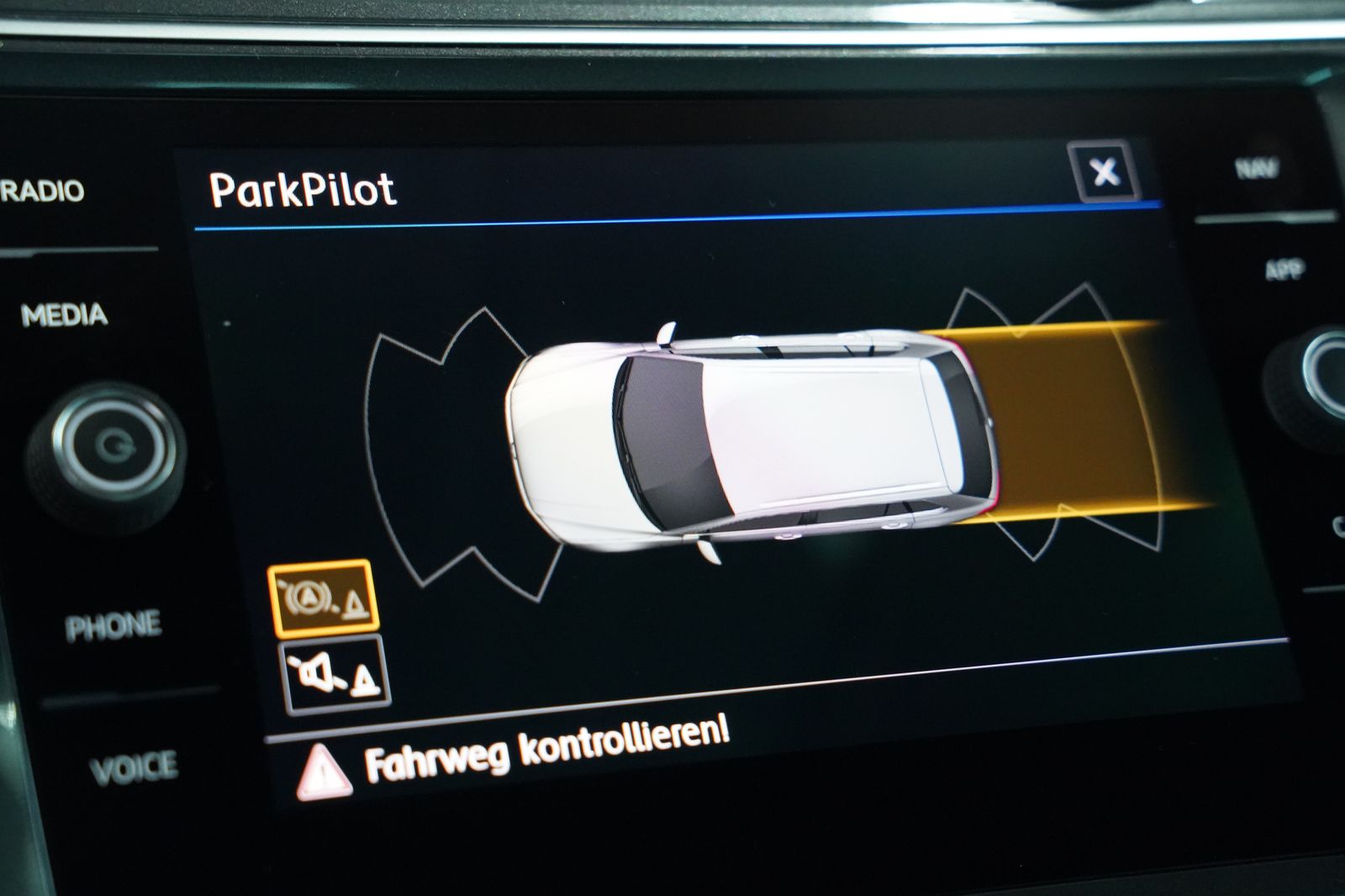Open the NAV navigation screen
The width and height of the screenshot is (1345, 896).
(1256, 169)
